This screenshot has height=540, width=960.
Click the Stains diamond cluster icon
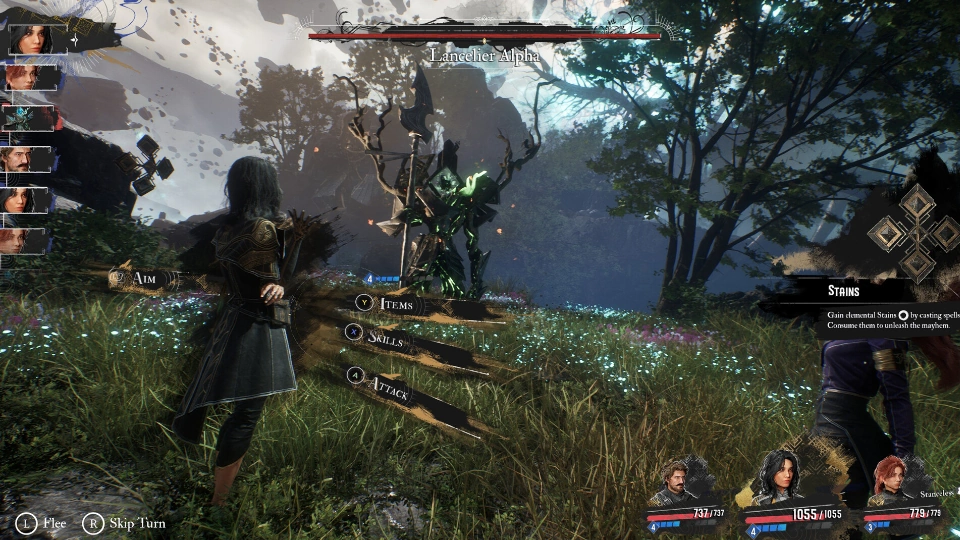tap(917, 232)
